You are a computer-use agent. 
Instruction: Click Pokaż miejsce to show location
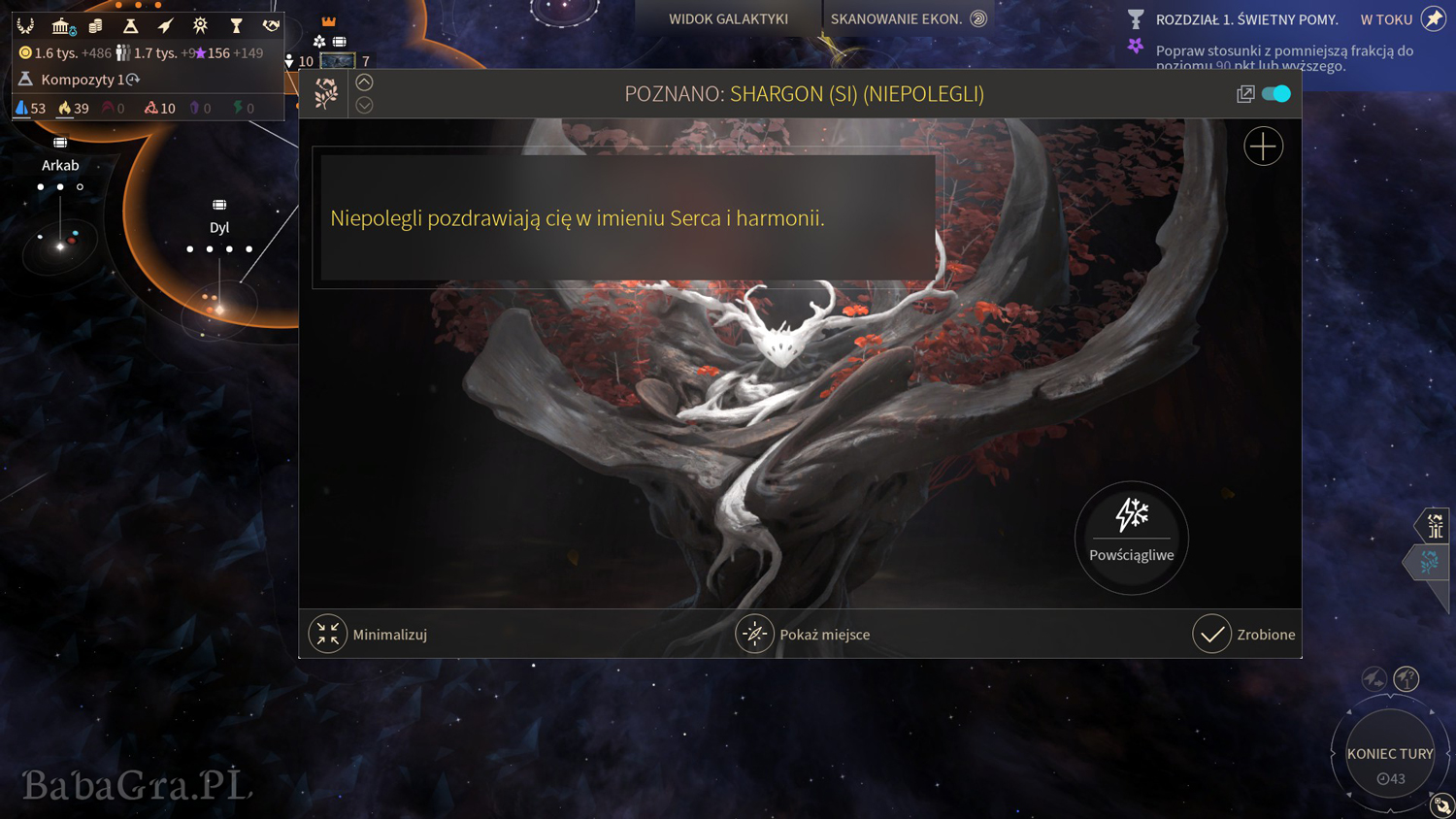tap(754, 635)
